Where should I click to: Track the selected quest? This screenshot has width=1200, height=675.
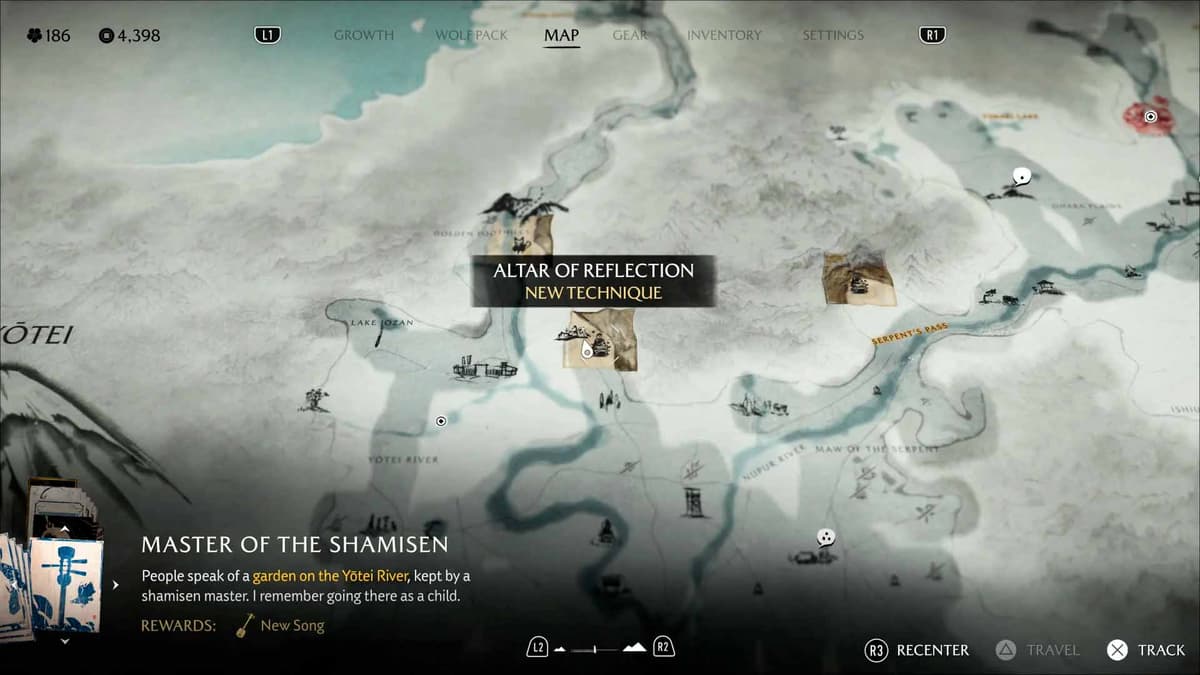pyautogui.click(x=1146, y=650)
